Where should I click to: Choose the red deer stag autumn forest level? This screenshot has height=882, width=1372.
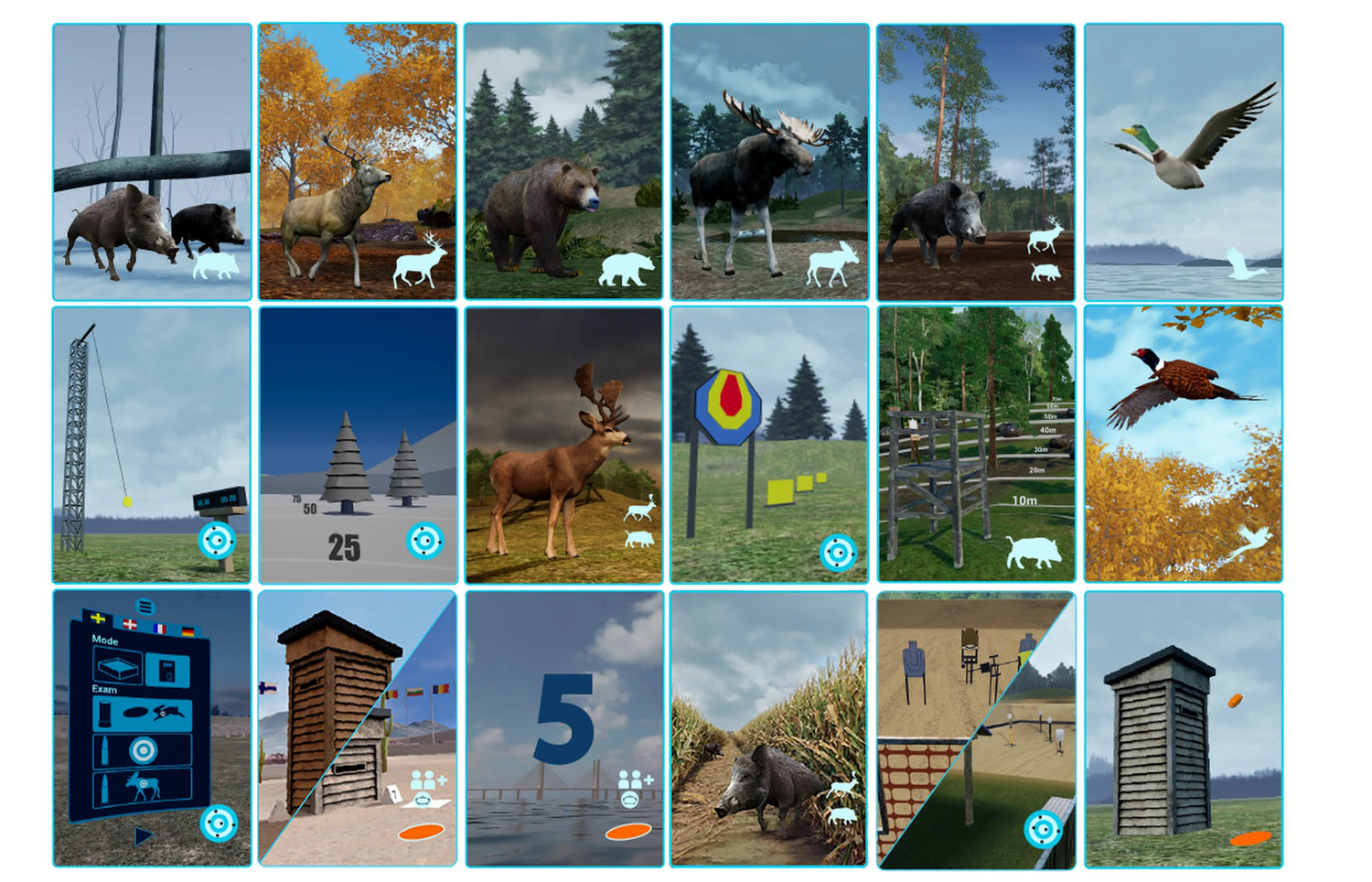pos(357,162)
